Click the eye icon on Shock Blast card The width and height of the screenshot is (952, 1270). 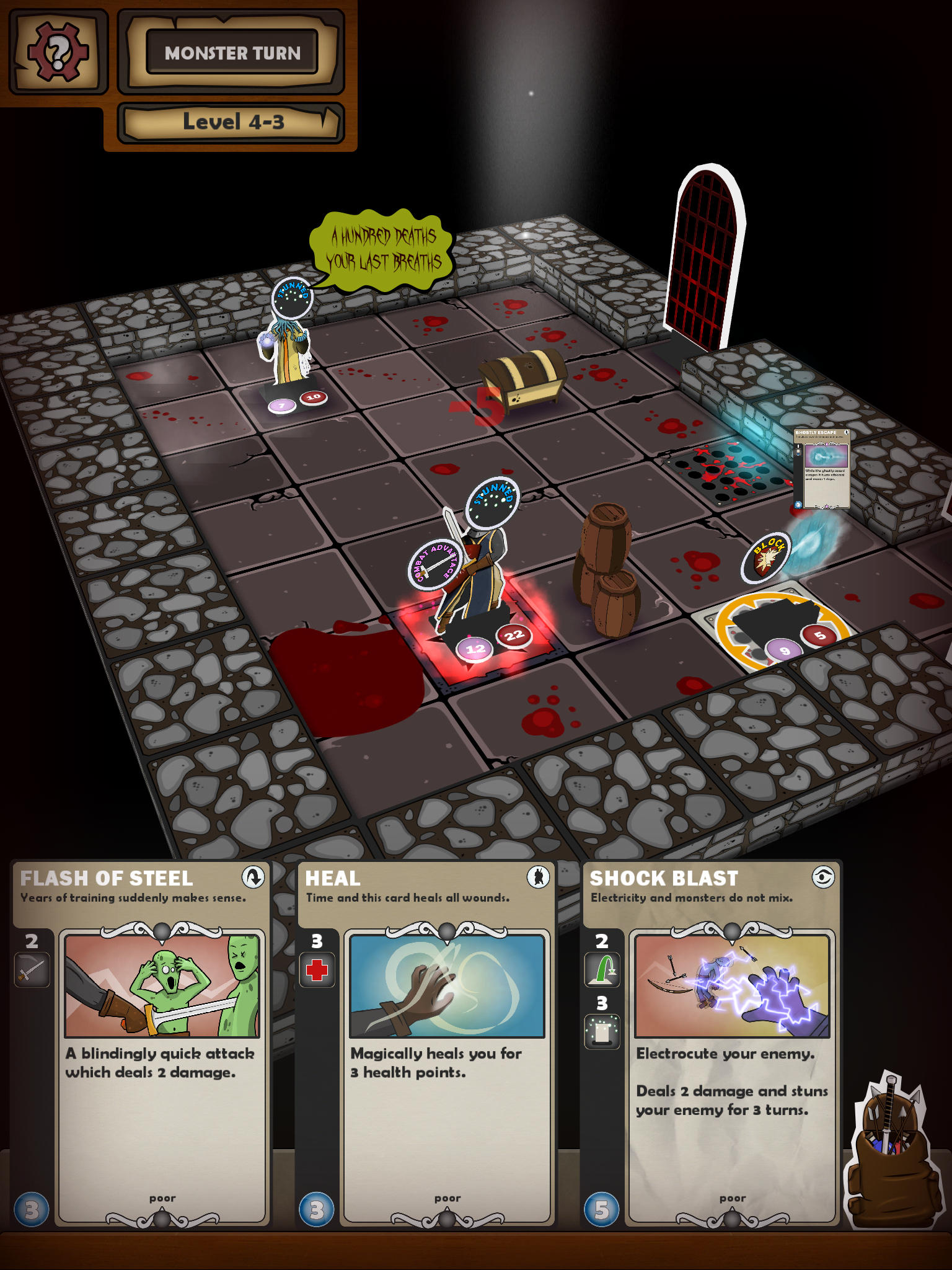(x=824, y=877)
